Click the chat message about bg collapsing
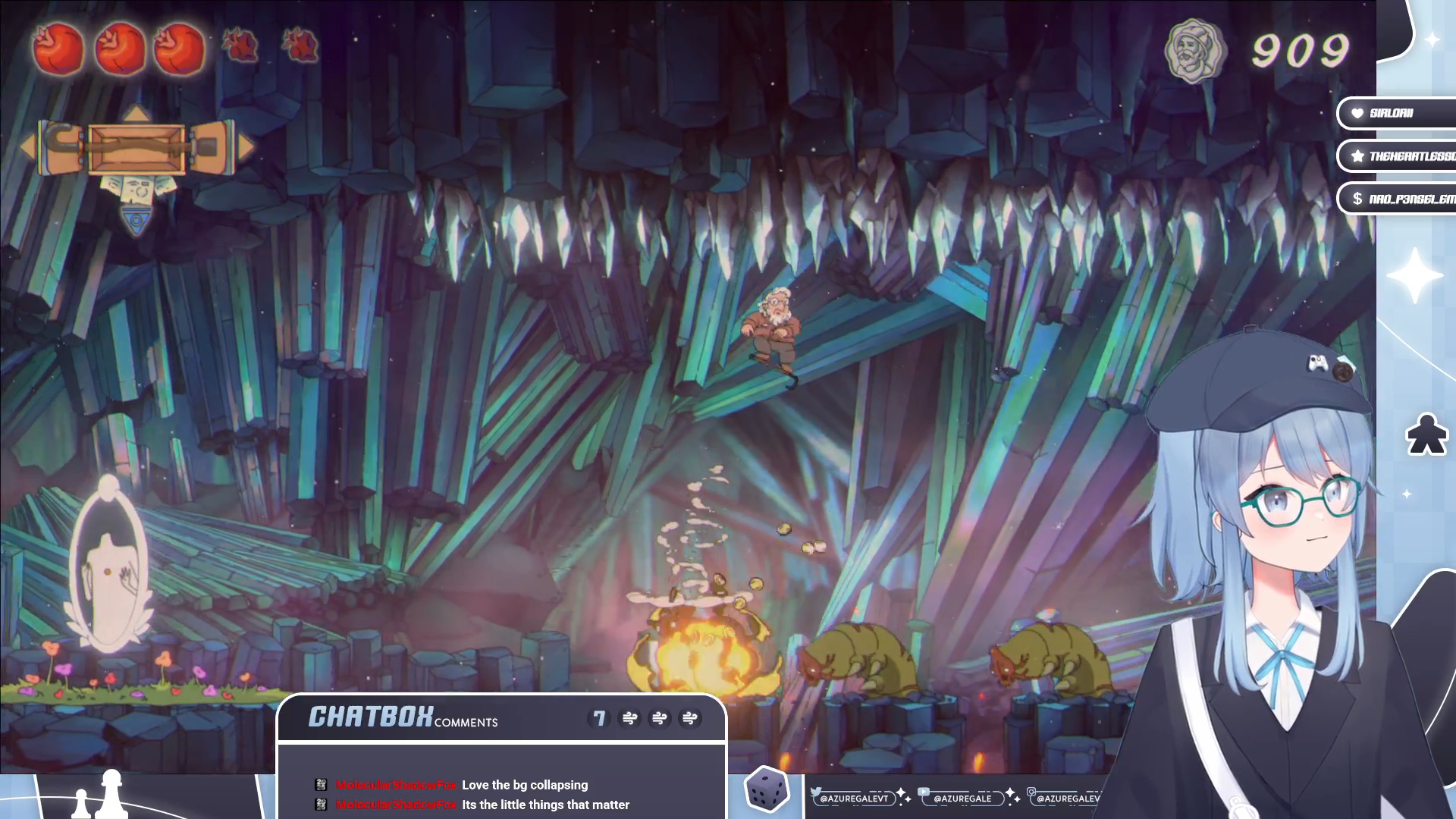 click(525, 785)
